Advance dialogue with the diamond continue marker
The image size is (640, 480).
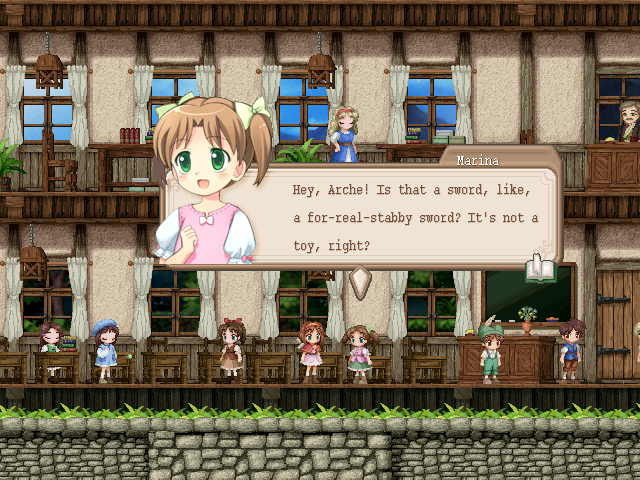pyautogui.click(x=360, y=282)
